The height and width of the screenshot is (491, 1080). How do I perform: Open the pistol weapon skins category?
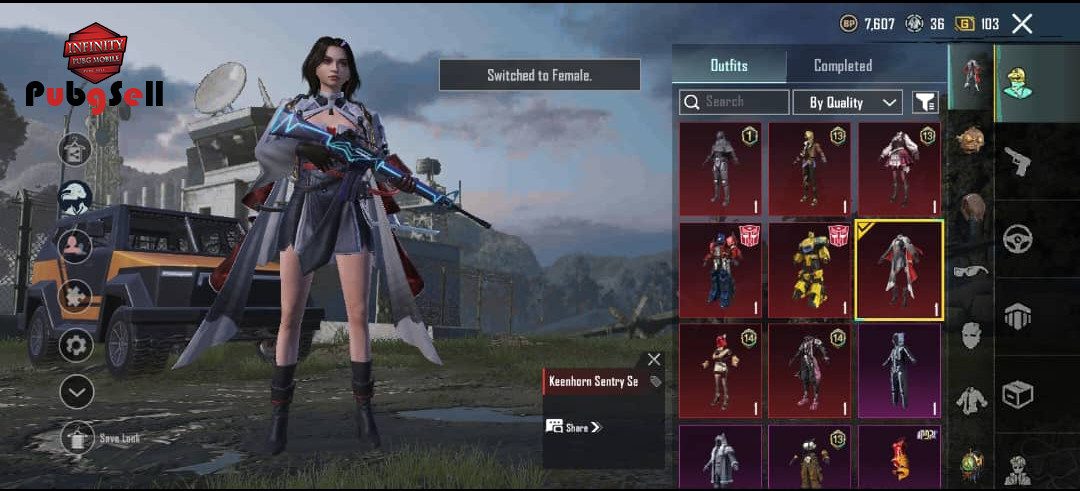1017,161
